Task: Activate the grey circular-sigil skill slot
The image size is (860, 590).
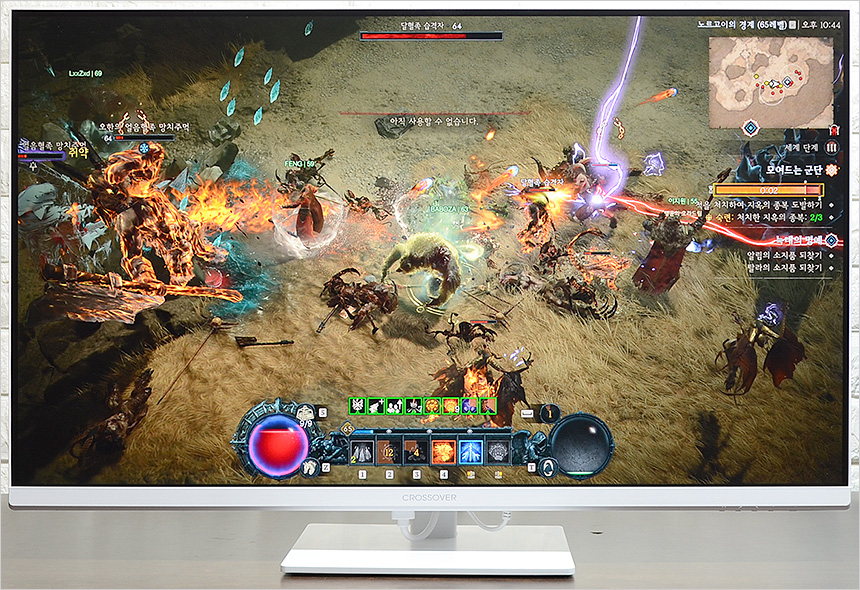Action: point(497,452)
